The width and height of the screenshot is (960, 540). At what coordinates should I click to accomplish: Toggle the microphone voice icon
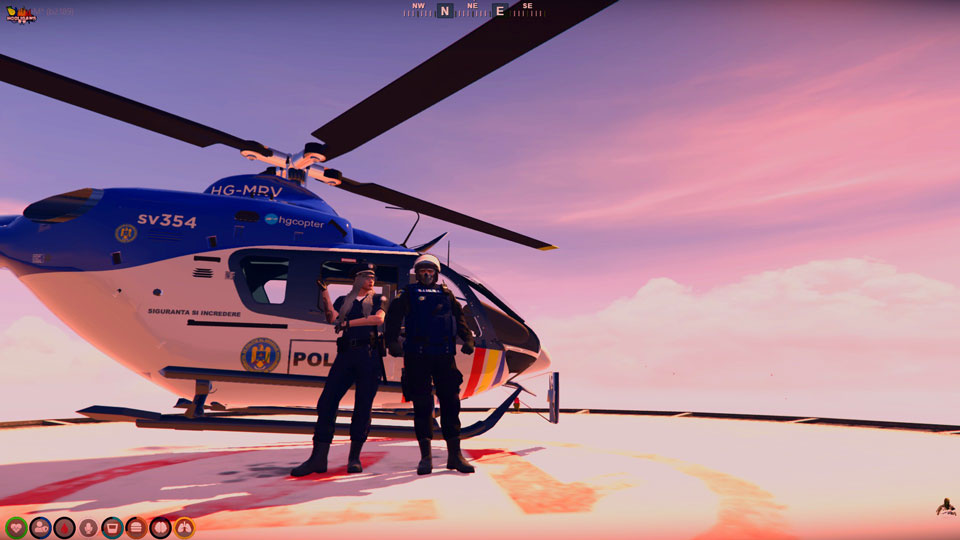[x=88, y=527]
